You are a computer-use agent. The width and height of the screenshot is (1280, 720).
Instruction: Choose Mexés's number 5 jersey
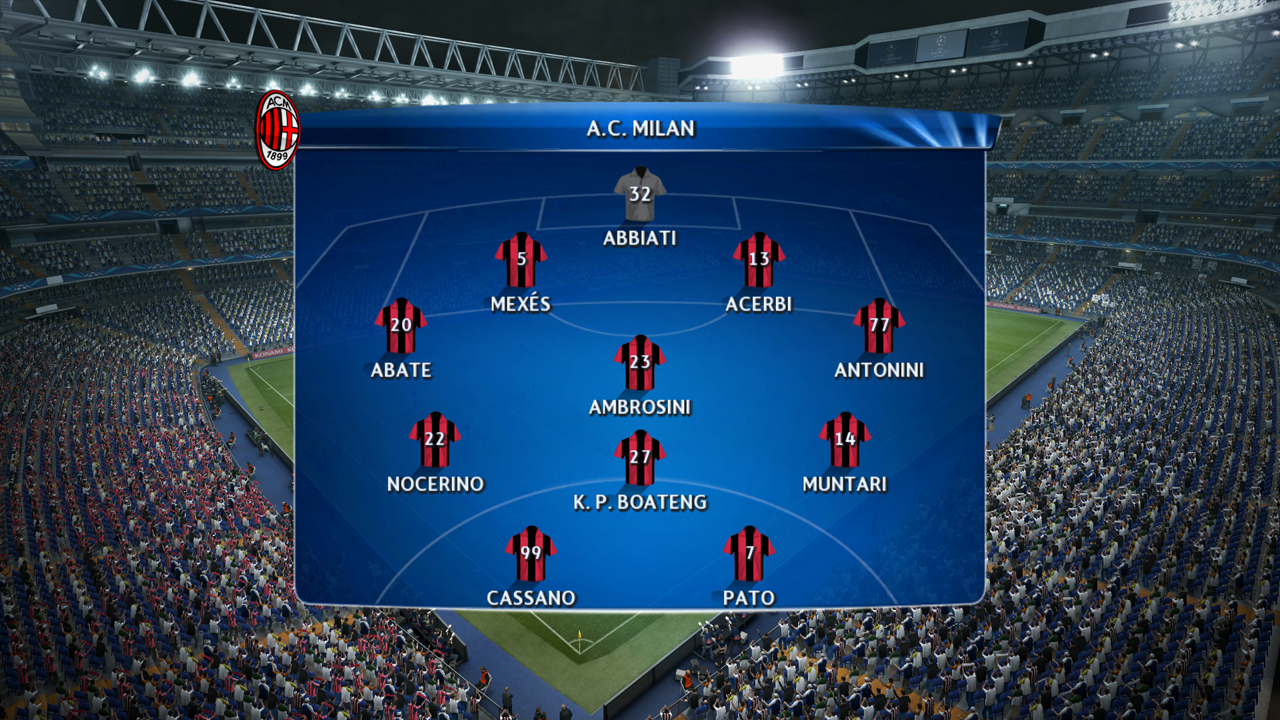tap(521, 261)
